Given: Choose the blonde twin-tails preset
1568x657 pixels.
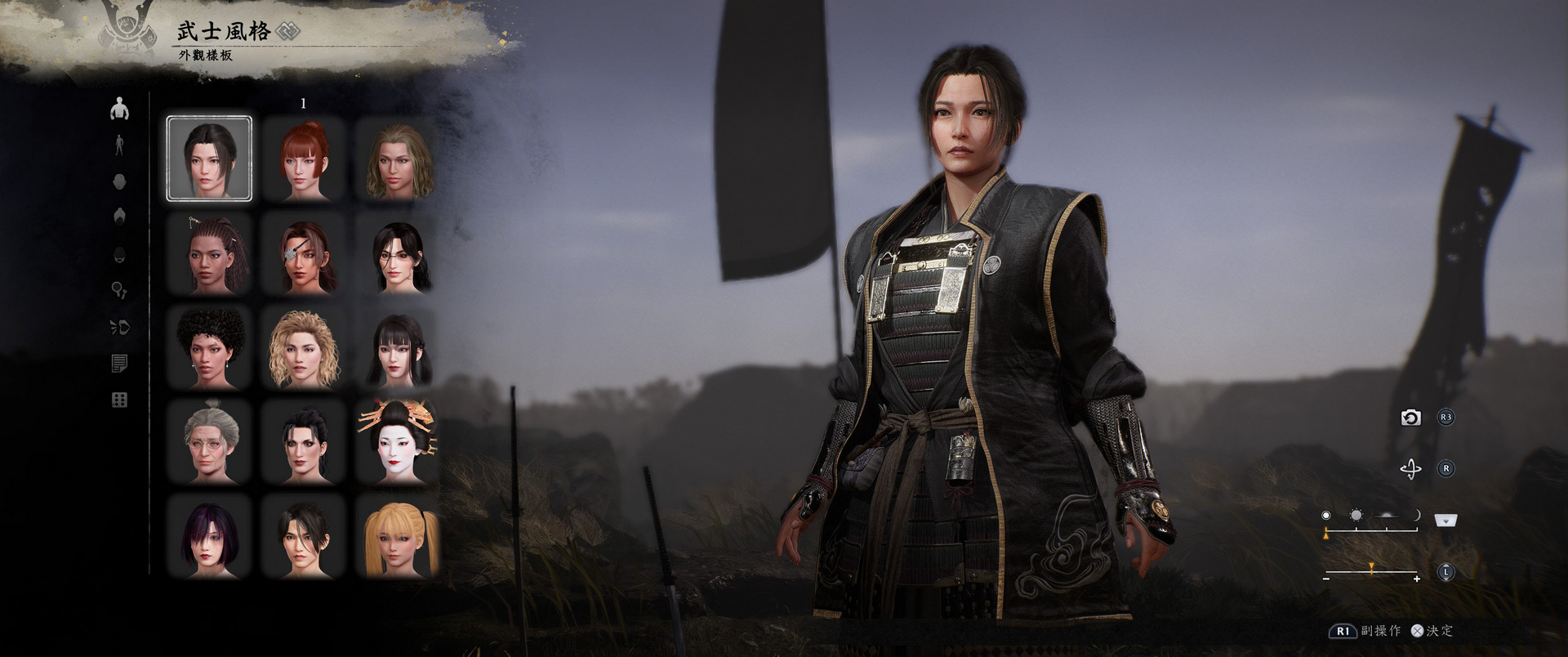Looking at the screenshot, I should (x=399, y=537).
